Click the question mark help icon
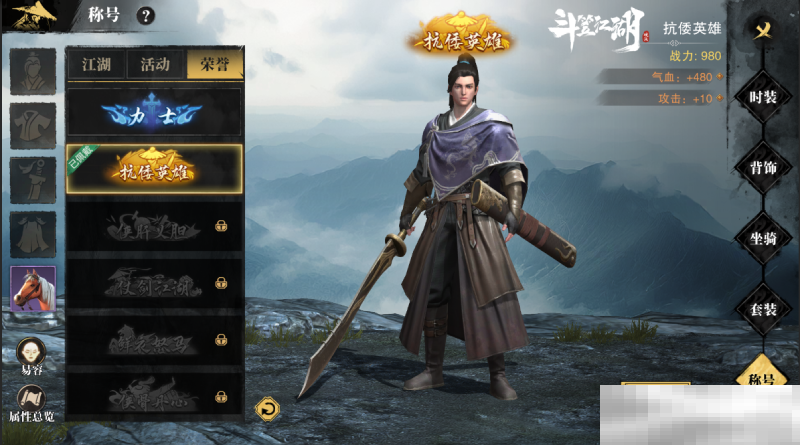The width and height of the screenshot is (800, 445). 146,15
